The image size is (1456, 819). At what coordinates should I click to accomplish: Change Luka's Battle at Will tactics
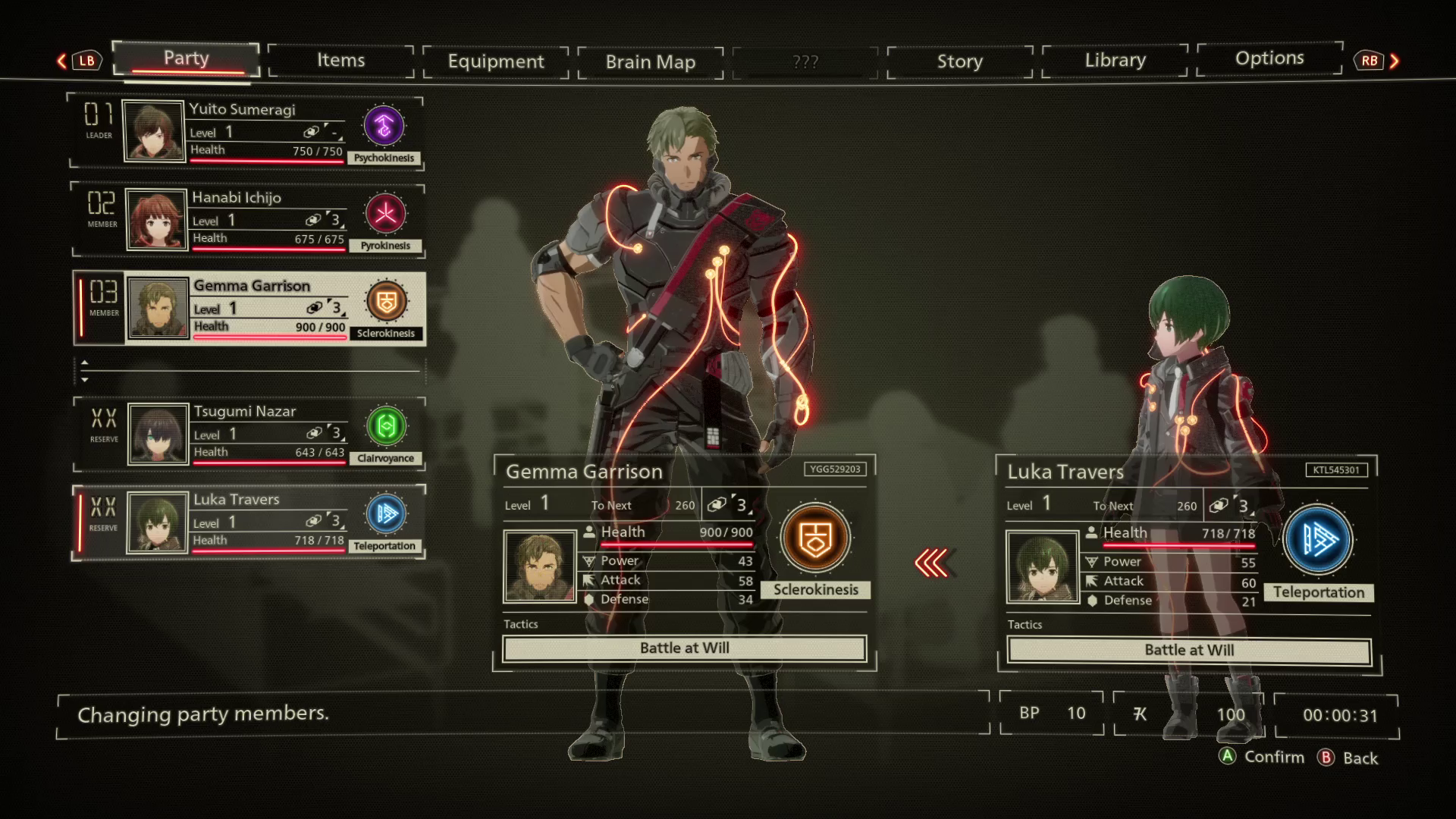(x=1189, y=651)
